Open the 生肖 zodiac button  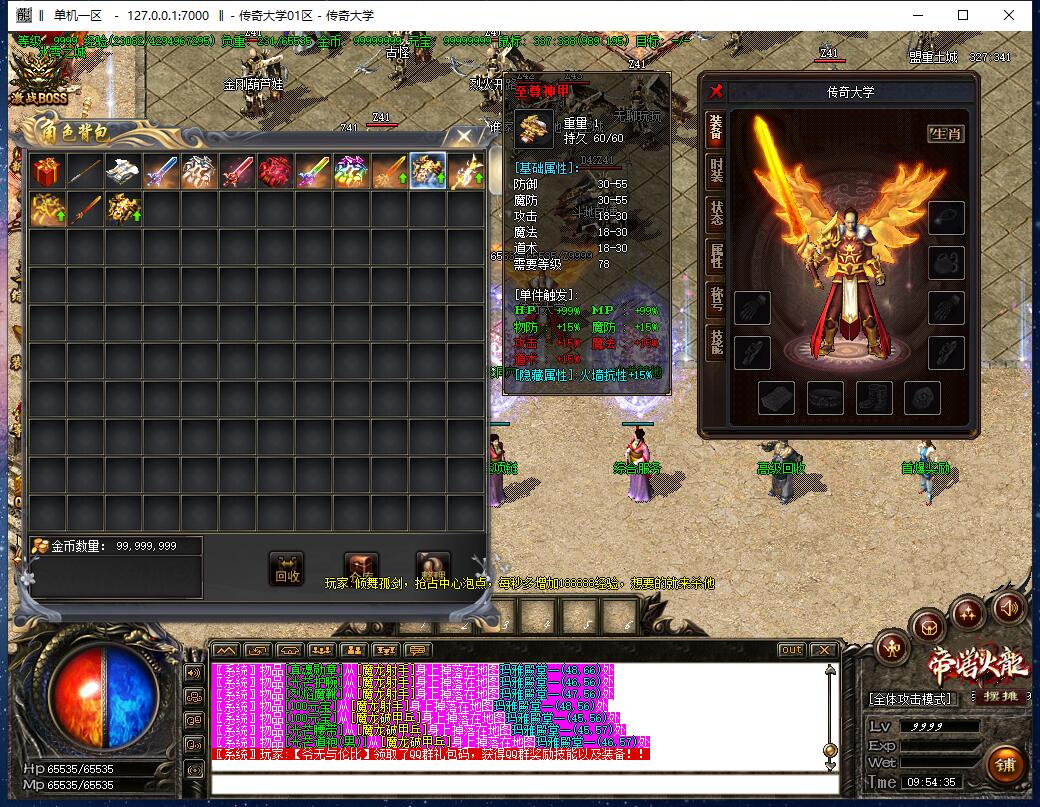point(945,133)
